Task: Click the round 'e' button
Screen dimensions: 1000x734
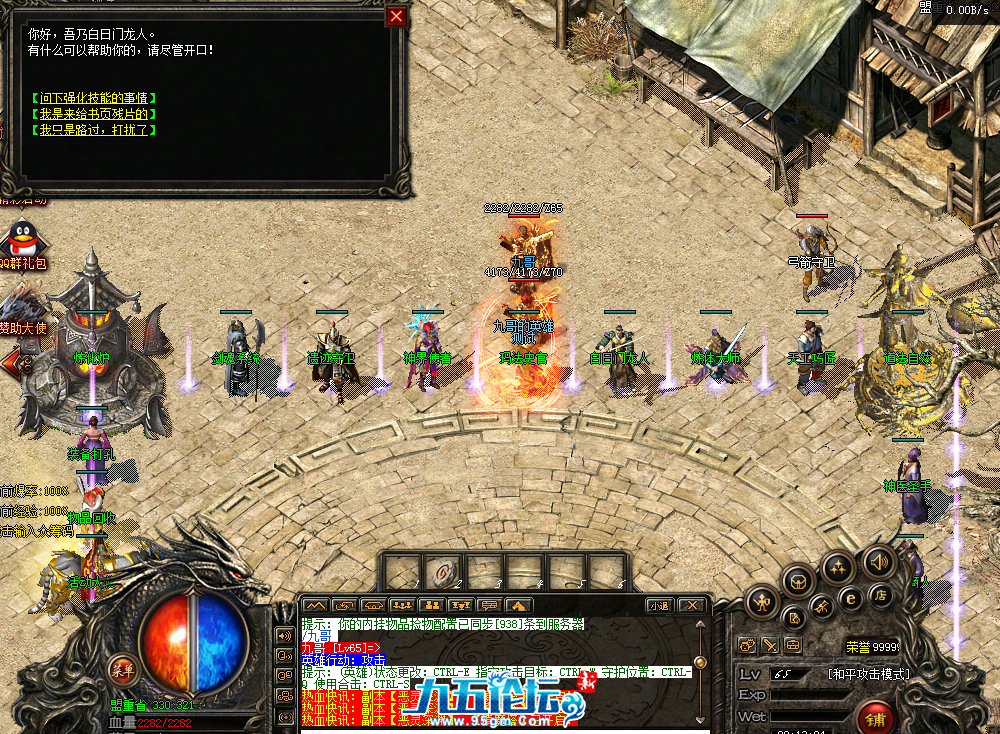Action: [852, 598]
